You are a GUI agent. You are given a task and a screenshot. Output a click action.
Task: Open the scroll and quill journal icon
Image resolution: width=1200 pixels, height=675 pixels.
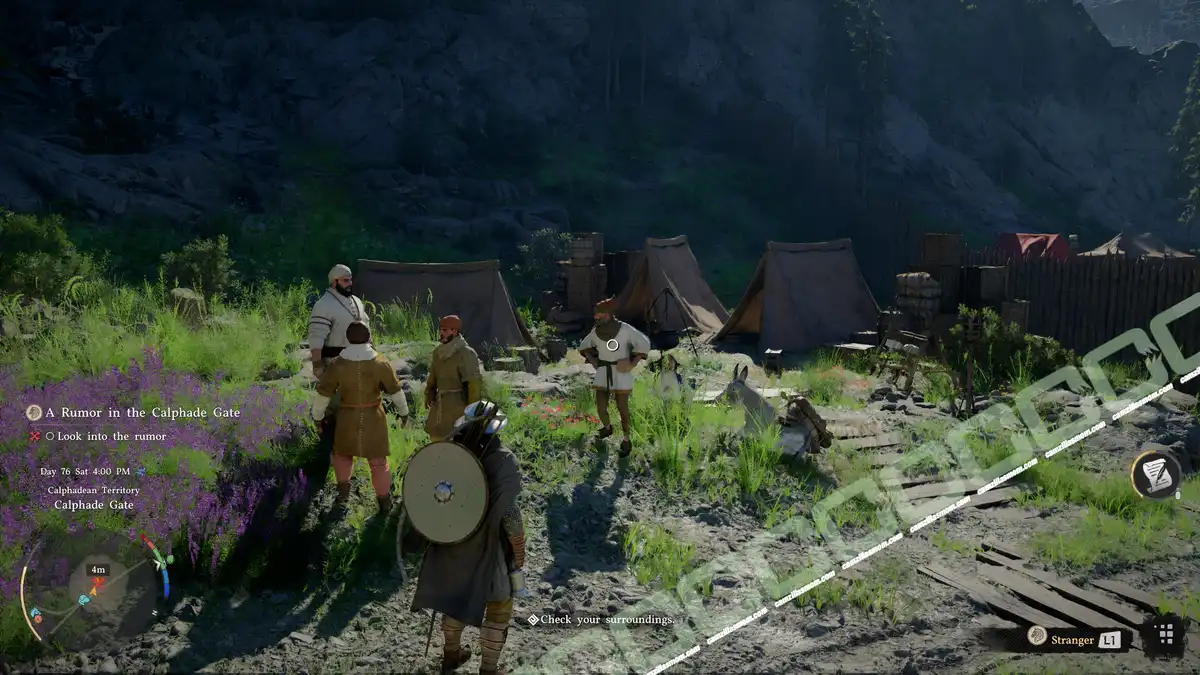pos(1155,474)
